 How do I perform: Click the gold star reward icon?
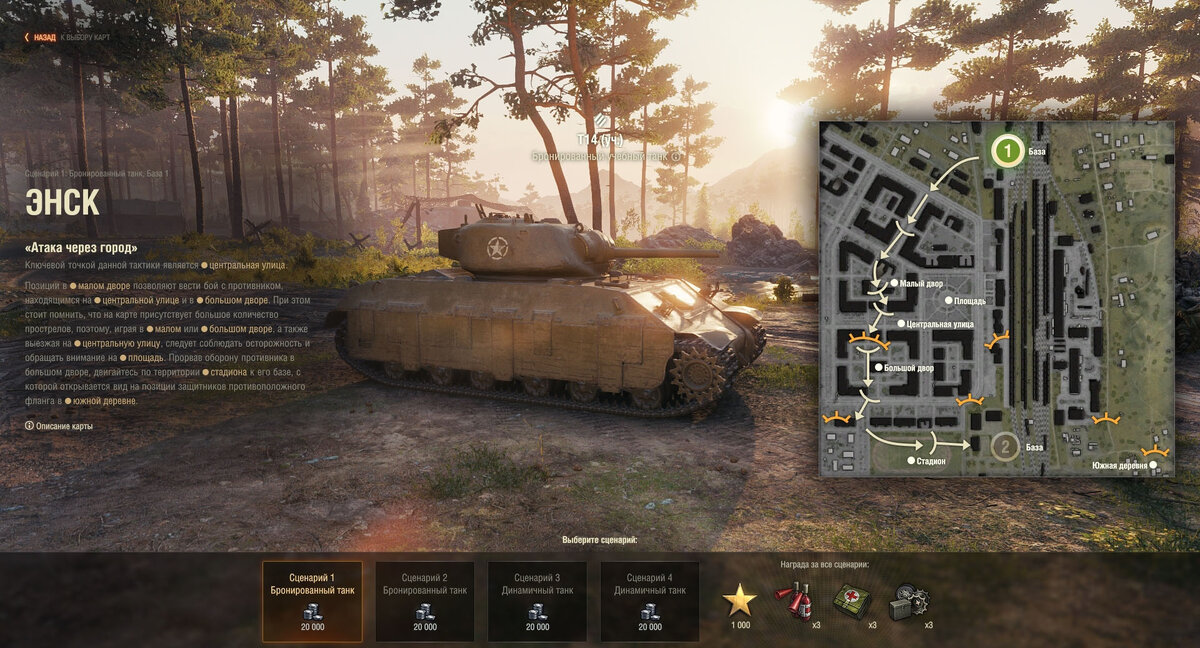(x=740, y=600)
